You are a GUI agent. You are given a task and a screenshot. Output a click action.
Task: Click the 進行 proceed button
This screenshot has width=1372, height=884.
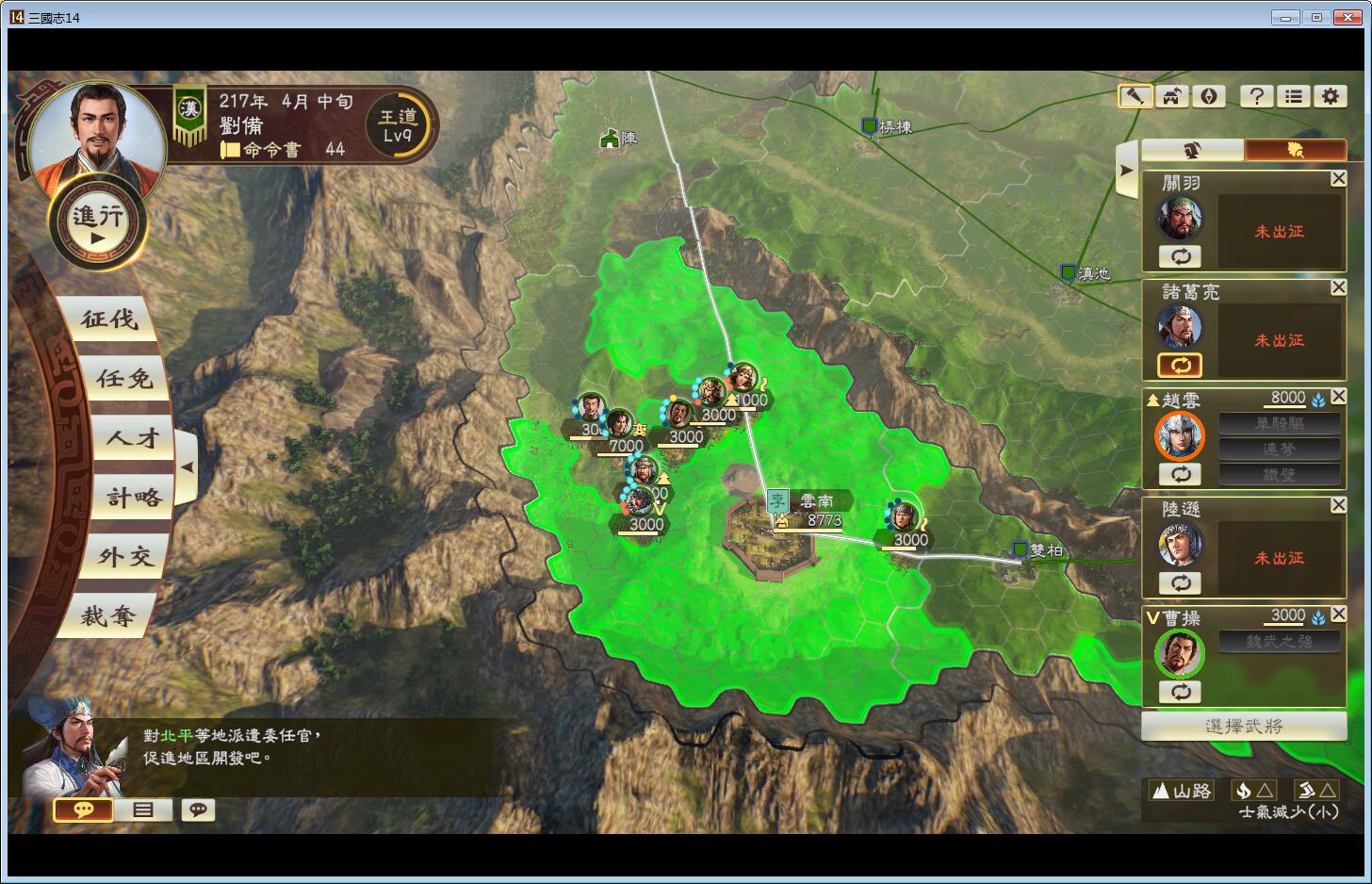pyautogui.click(x=98, y=223)
